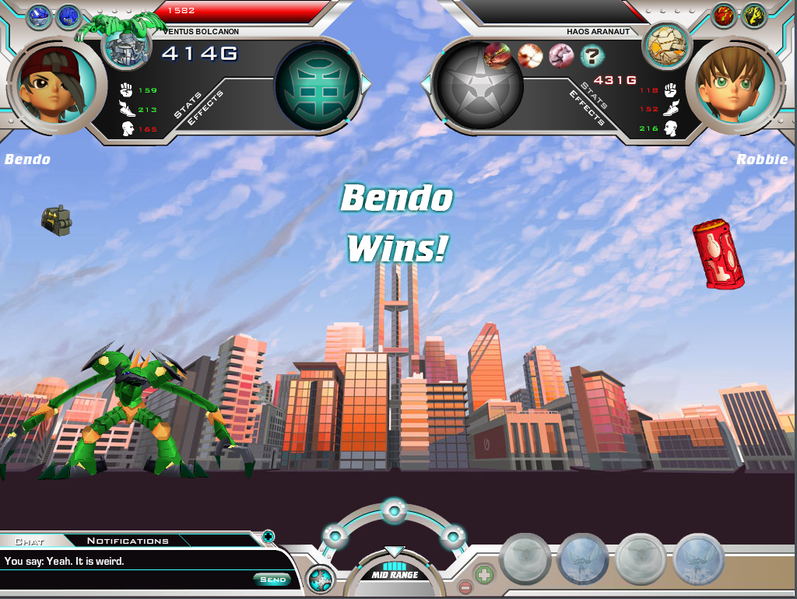Click the round icon beside Send
The image size is (797, 599).
click(320, 578)
